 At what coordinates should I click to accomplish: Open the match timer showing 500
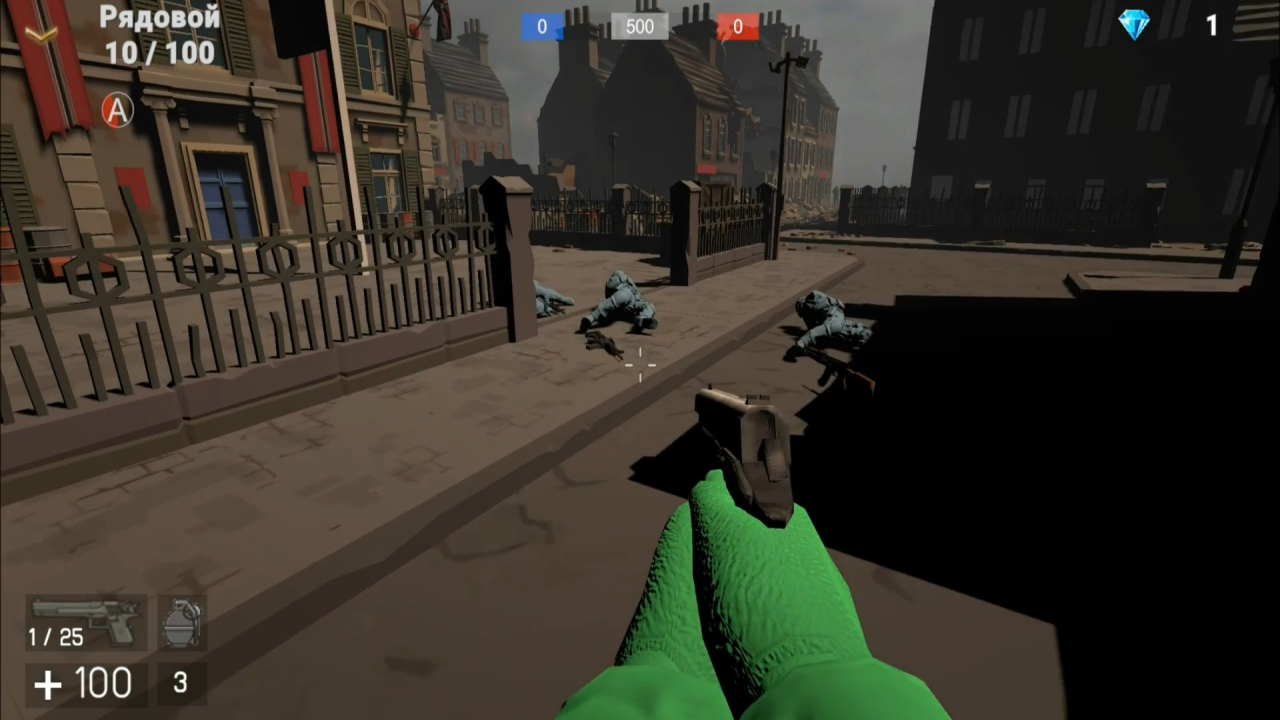tap(639, 26)
